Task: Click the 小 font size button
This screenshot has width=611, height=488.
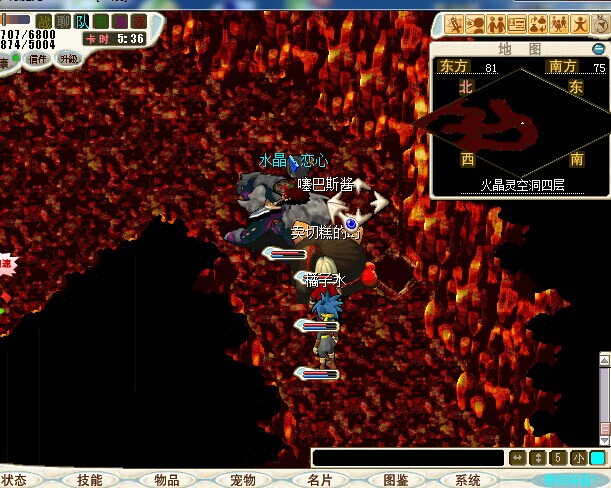Action: 578,458
